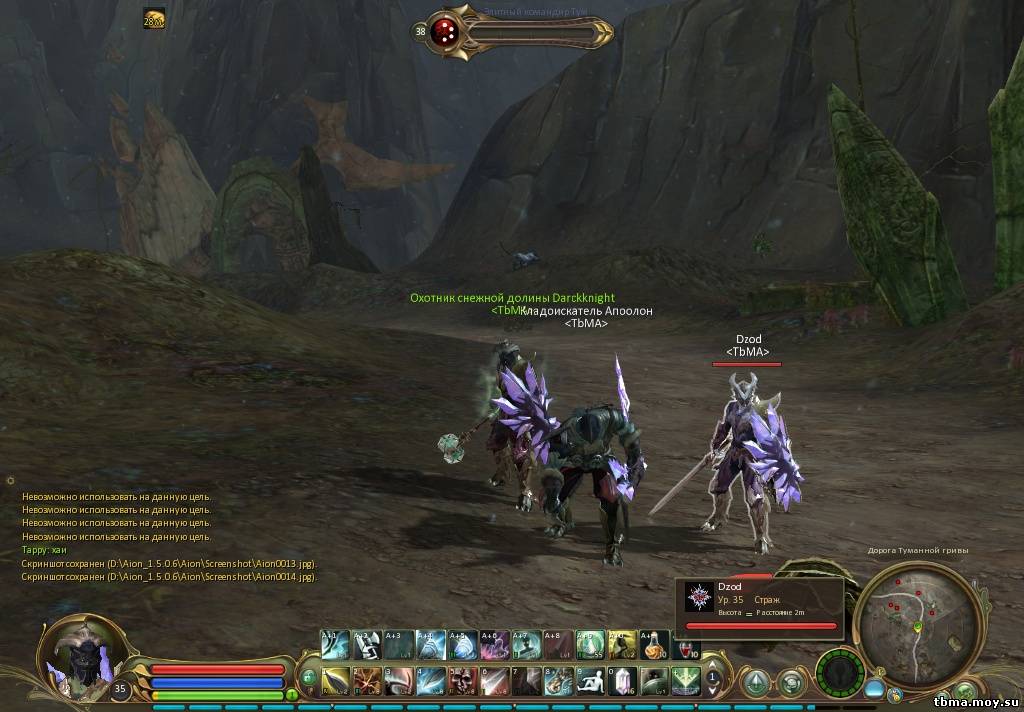The height and width of the screenshot is (712, 1024).
Task: Select the elite commander target frame at top
Action: 520,31
